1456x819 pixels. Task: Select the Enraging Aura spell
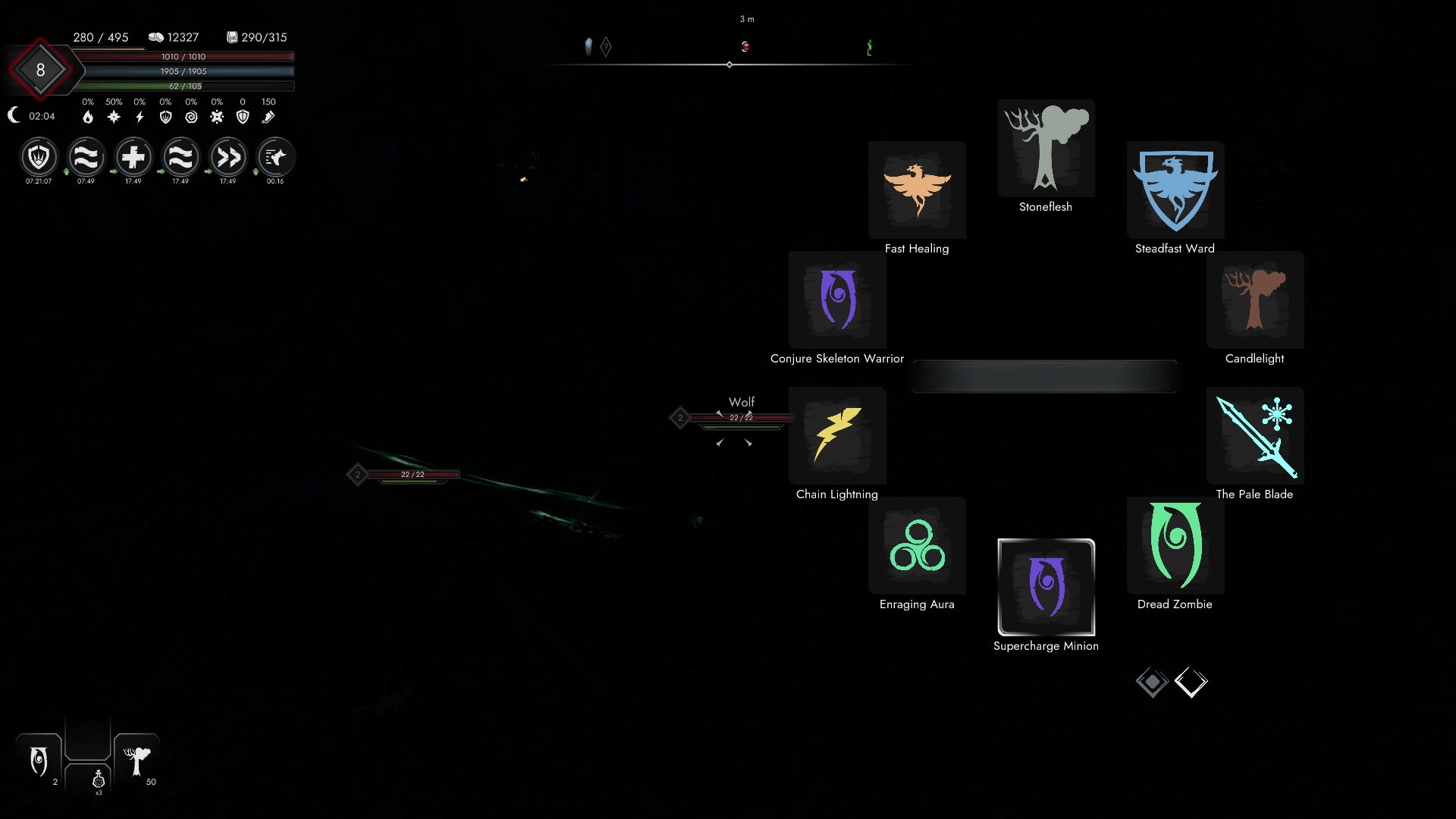click(x=917, y=545)
